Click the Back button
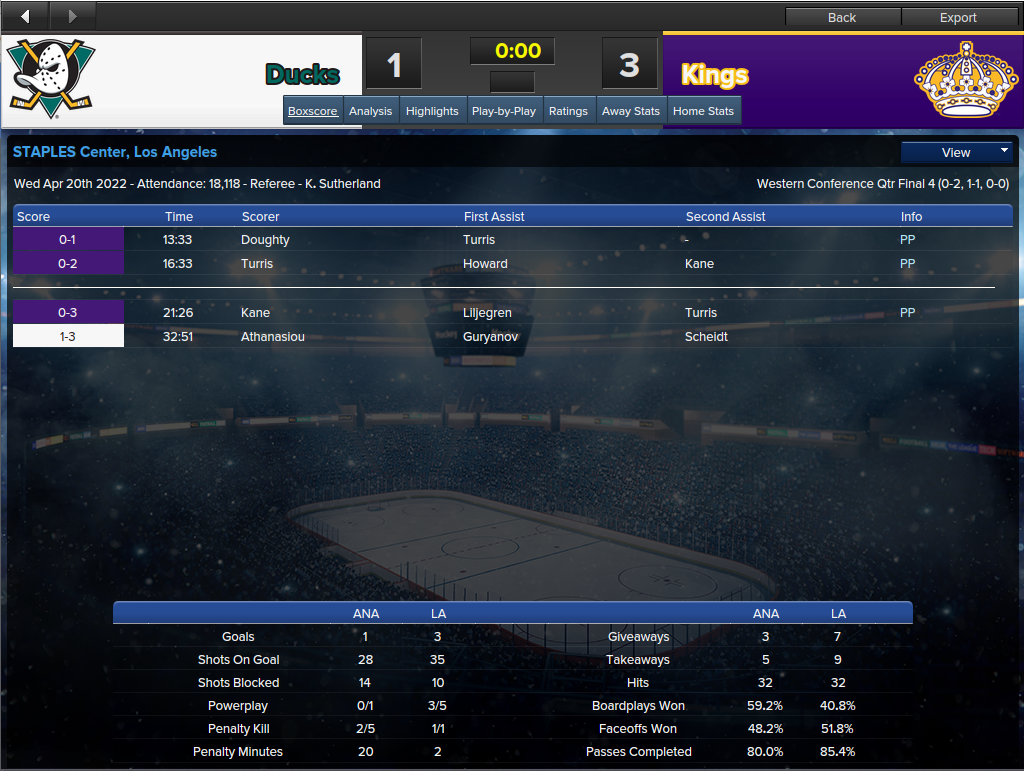Image resolution: width=1024 pixels, height=771 pixels. (x=842, y=17)
